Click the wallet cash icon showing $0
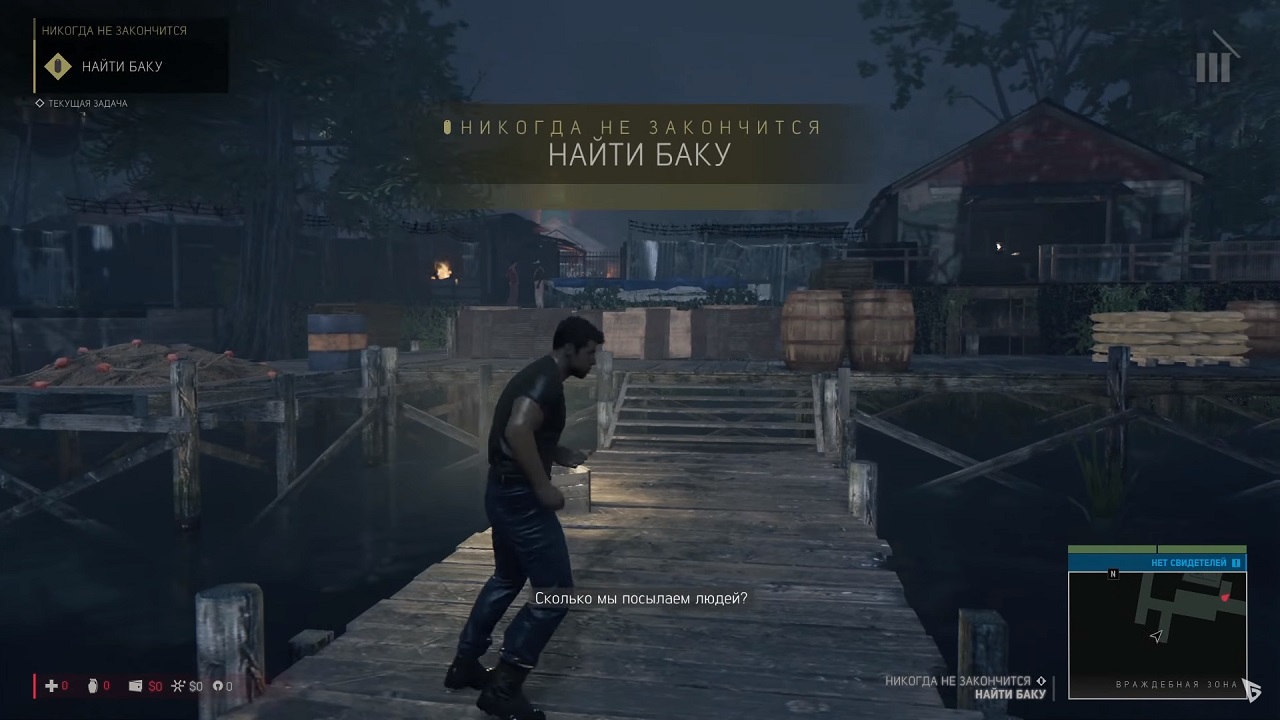This screenshot has width=1280, height=720. 135,686
